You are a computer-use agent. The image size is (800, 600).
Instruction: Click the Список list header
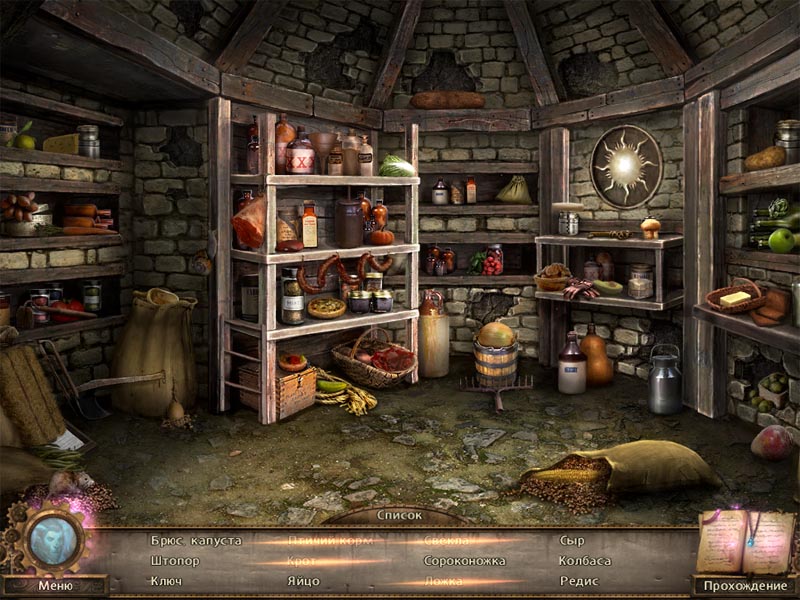399,516
